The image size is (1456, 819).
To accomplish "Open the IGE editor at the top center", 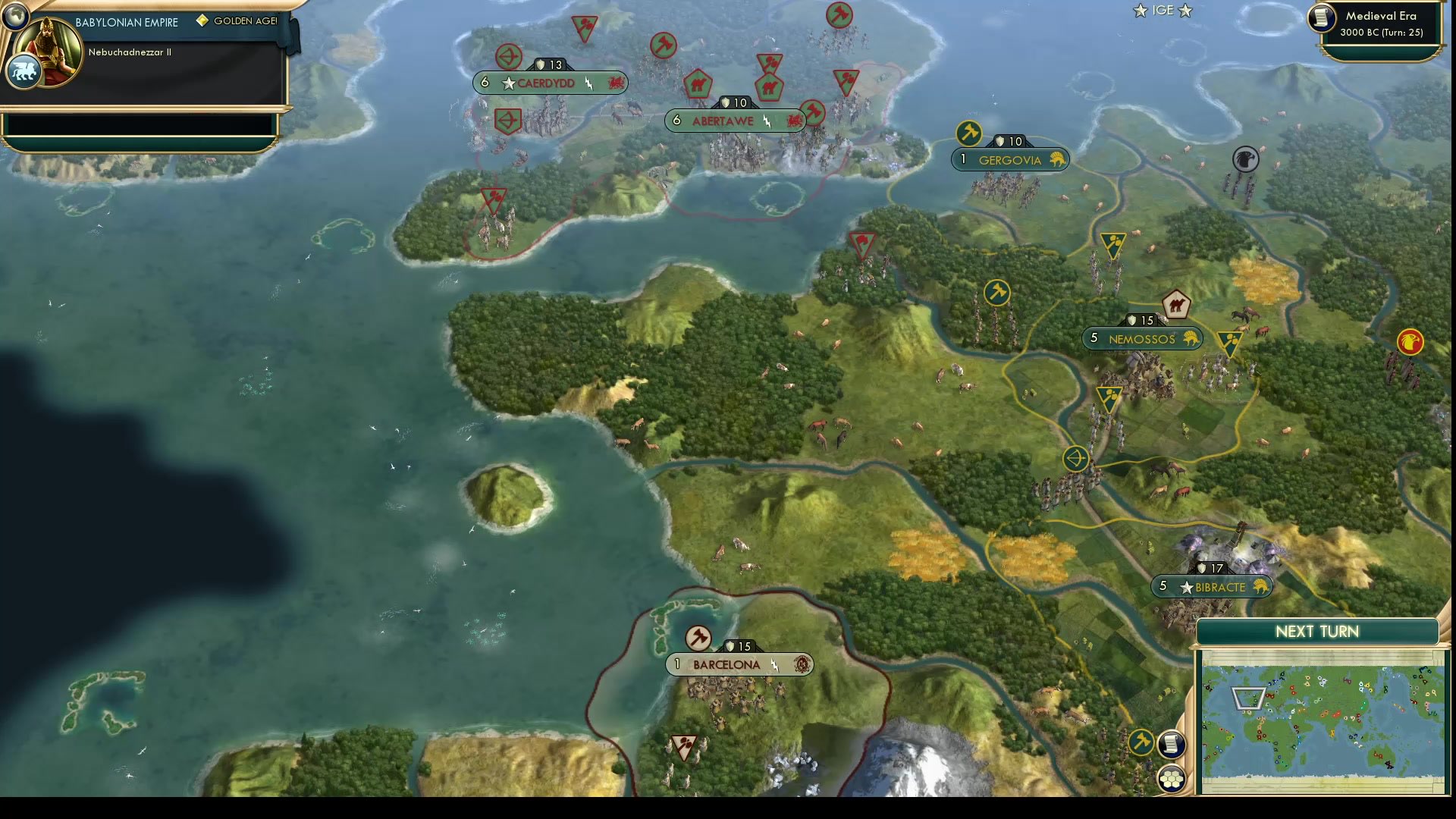I will pos(1161,11).
